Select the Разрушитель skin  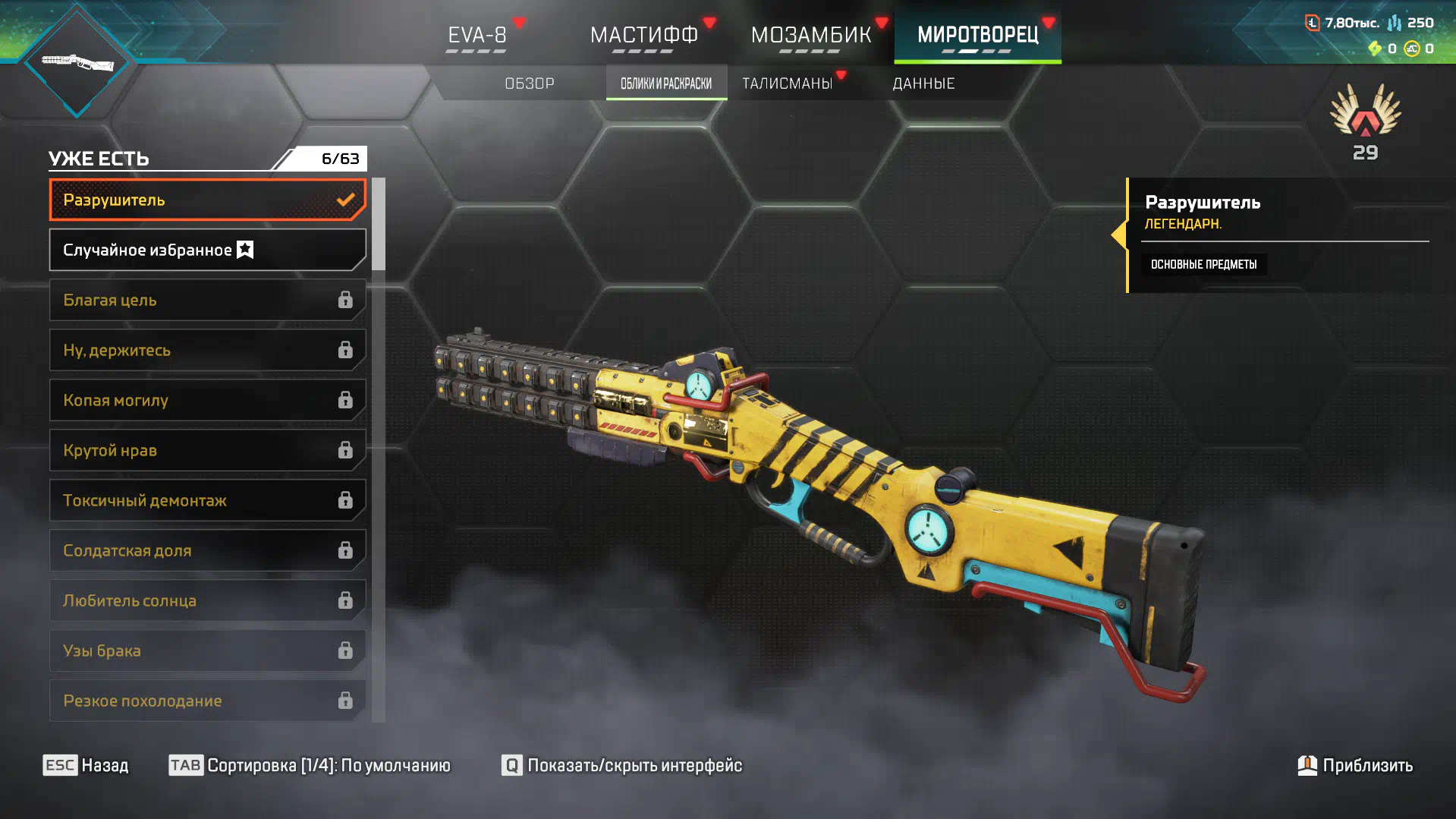click(207, 200)
